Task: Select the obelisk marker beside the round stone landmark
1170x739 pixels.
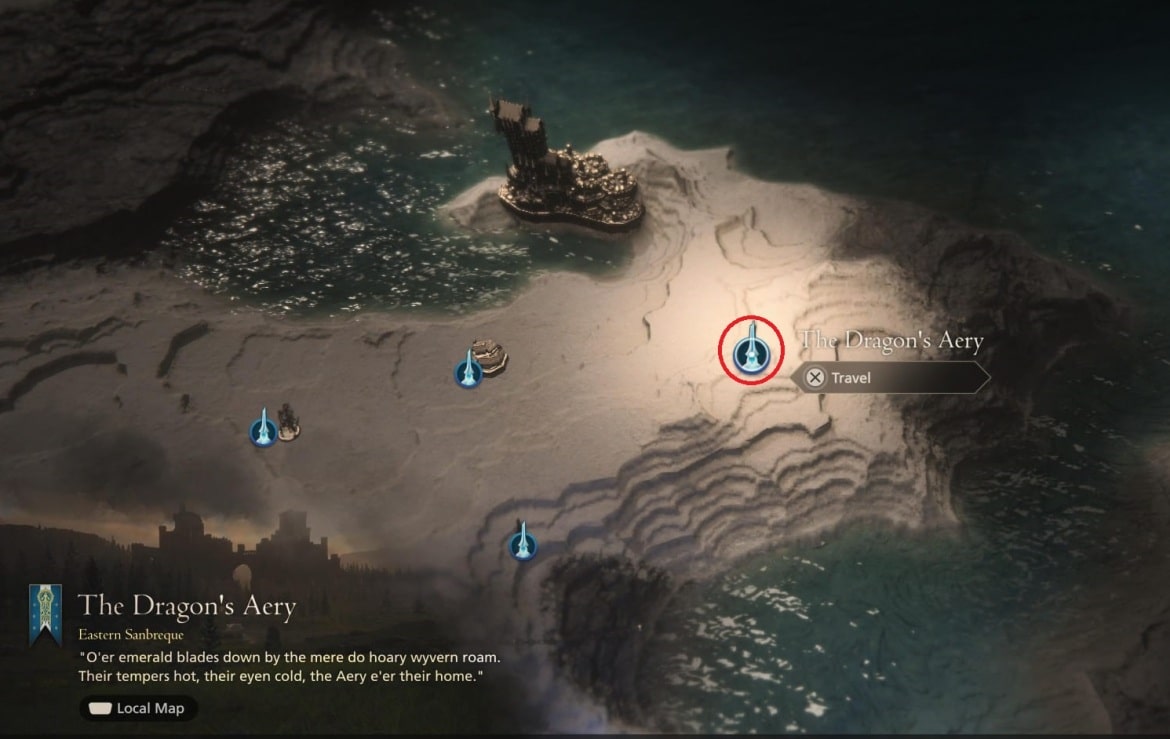Action: click(468, 370)
